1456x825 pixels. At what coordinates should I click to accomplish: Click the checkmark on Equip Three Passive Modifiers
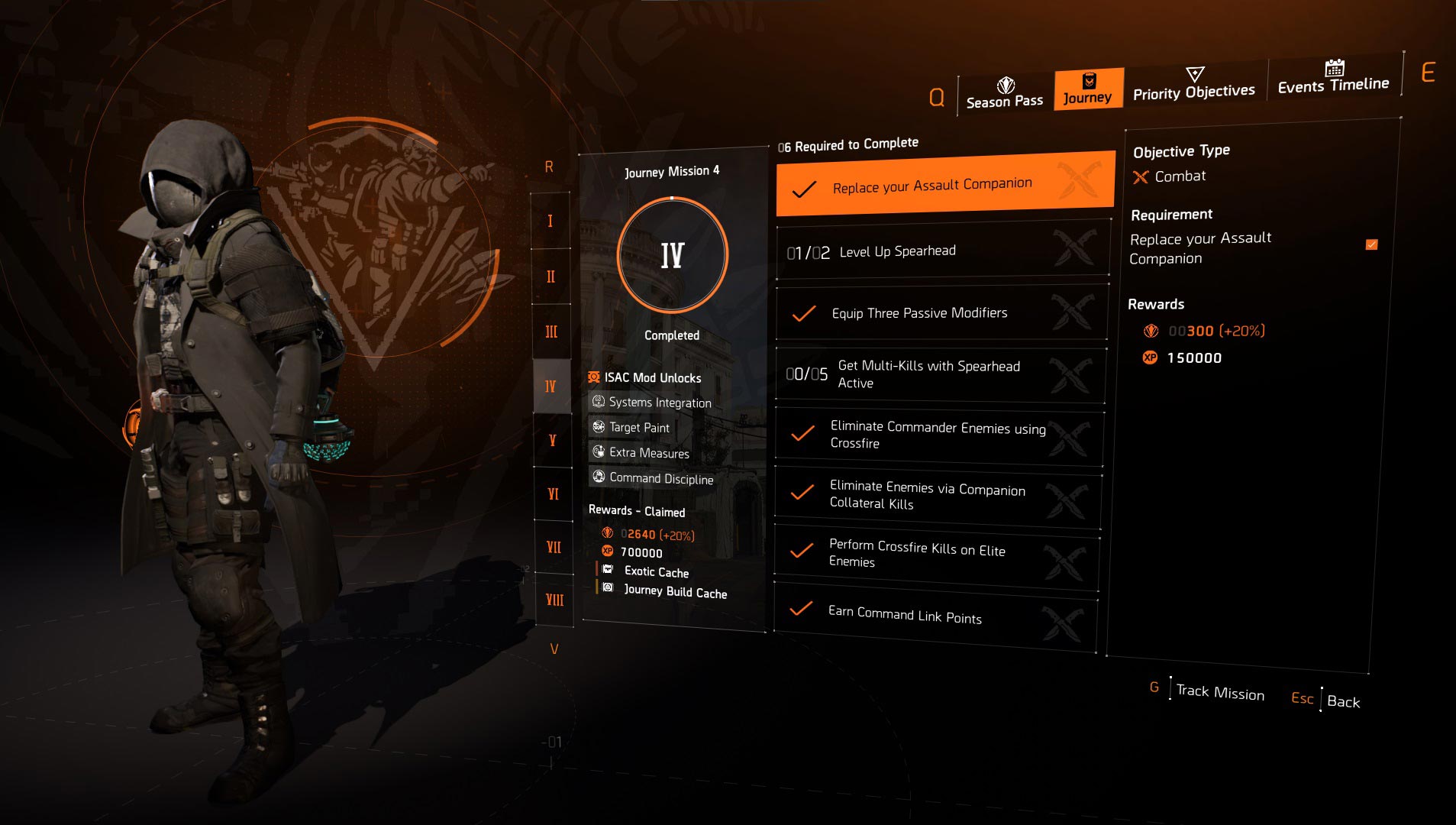pos(803,312)
